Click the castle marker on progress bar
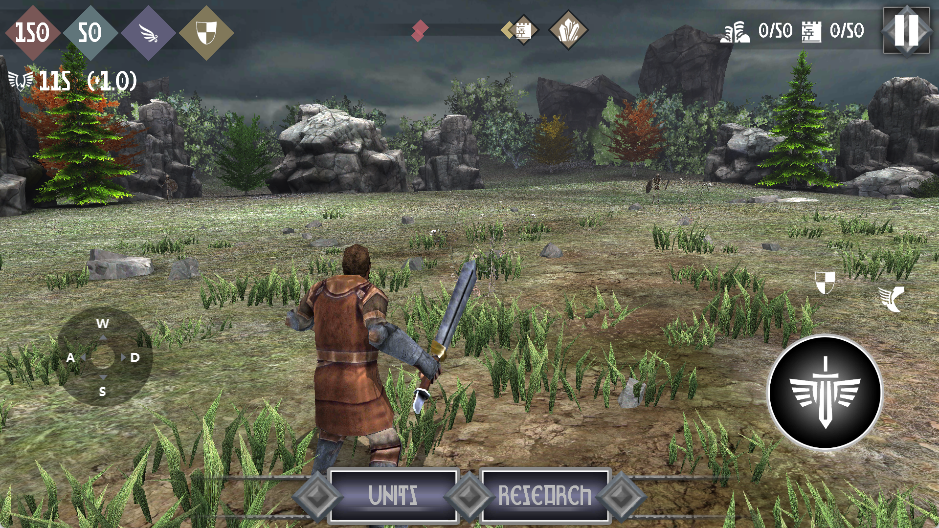Viewport: 939px width, 528px height. pyautogui.click(x=521, y=31)
